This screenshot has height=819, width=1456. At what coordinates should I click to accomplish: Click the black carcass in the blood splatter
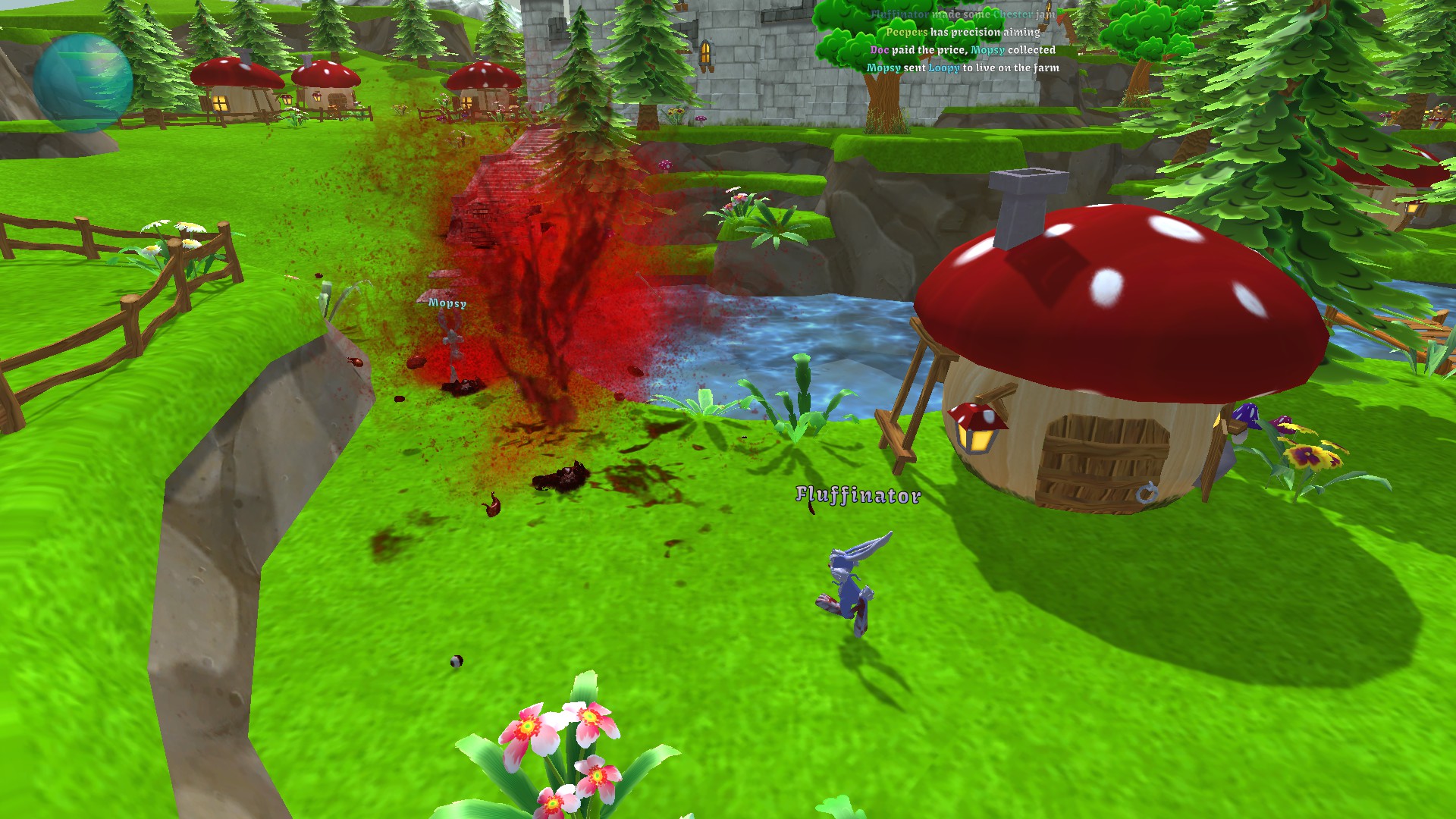tap(561, 478)
